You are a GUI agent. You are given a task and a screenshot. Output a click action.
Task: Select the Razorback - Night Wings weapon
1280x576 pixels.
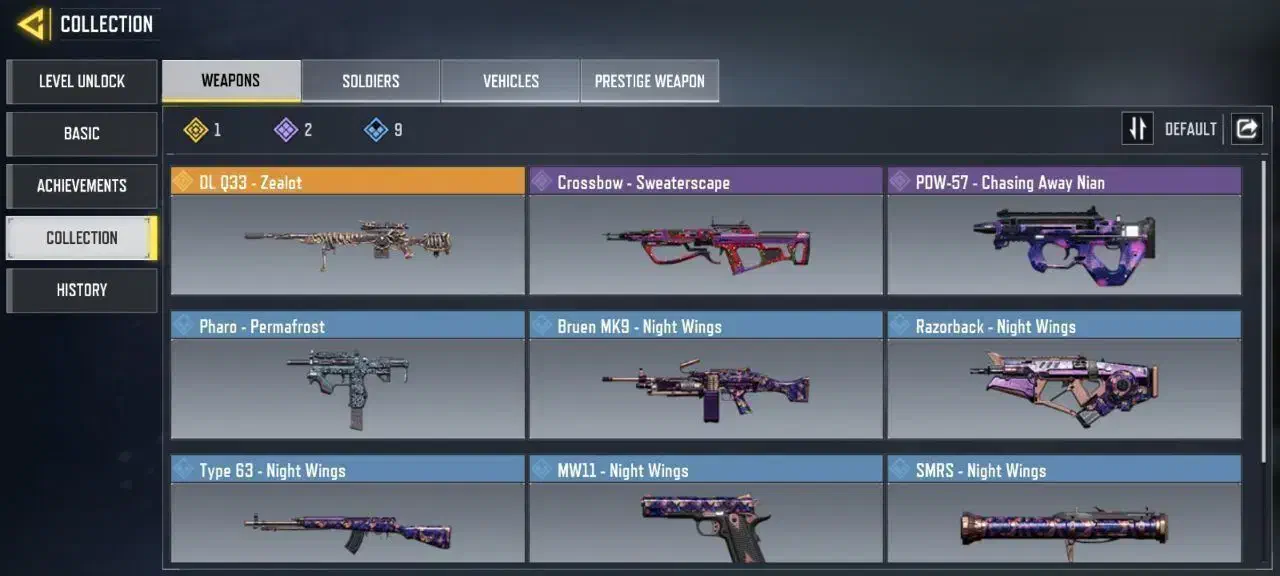[x=1064, y=375]
